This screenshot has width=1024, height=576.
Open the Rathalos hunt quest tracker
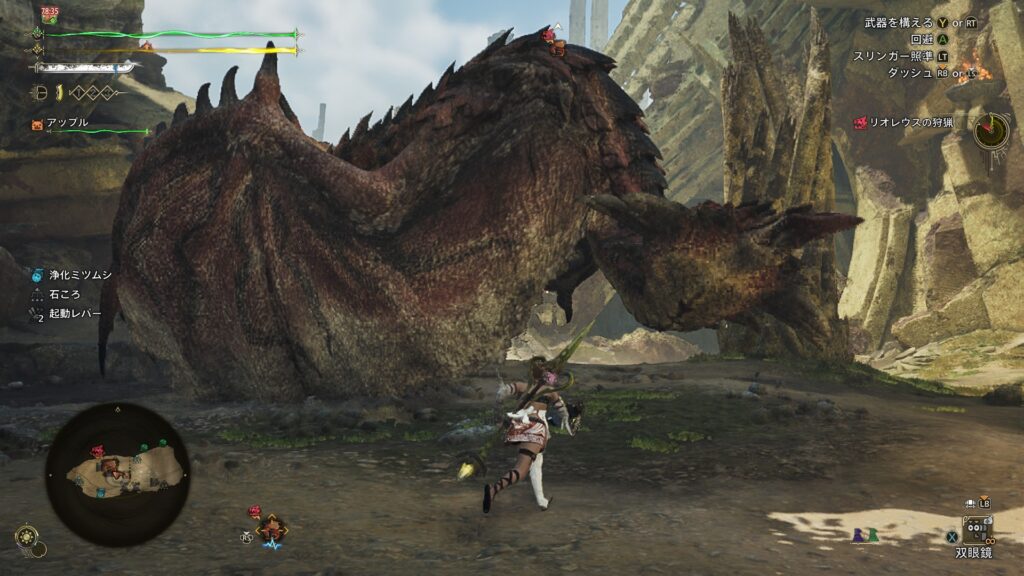click(910, 122)
